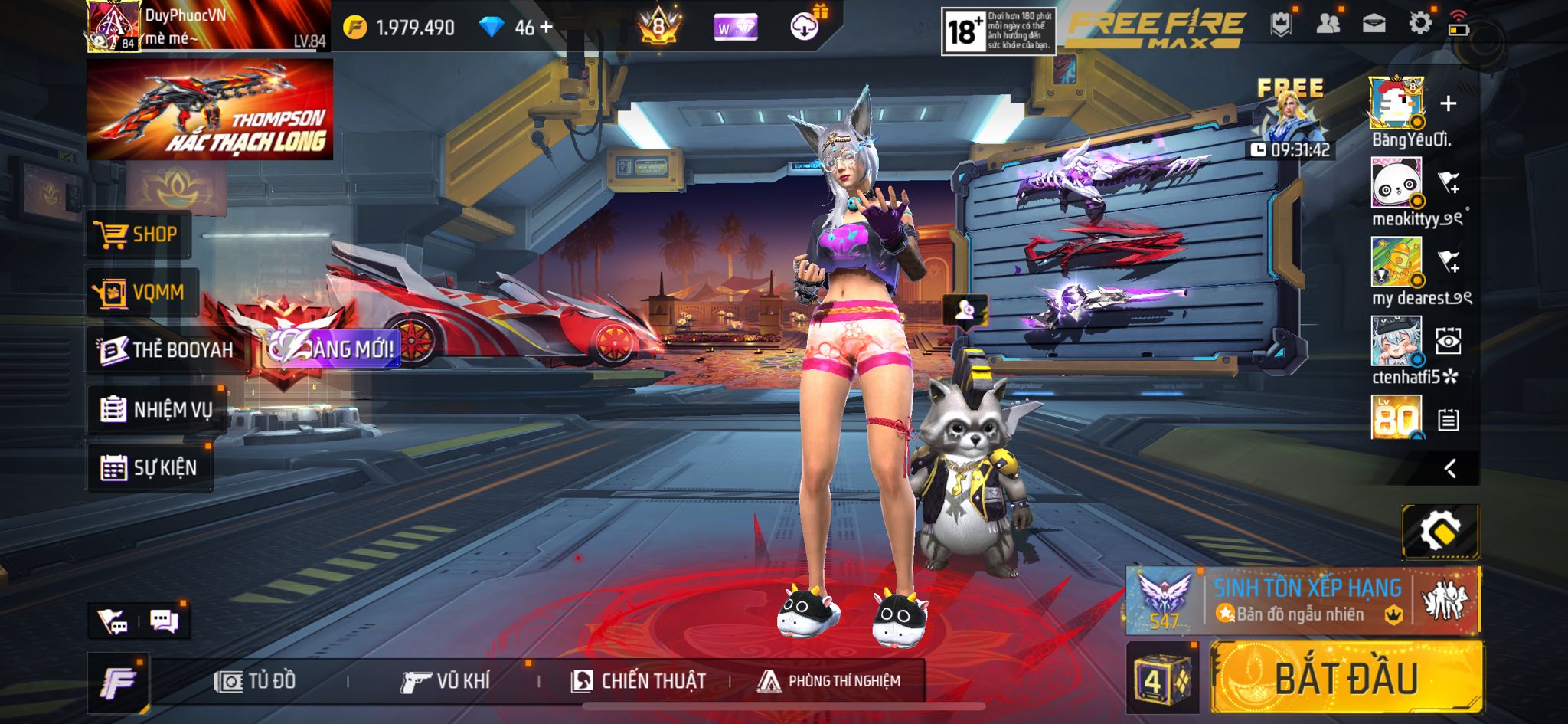Open SỰ KIỆN events menu
The image size is (1568, 724).
click(150, 467)
